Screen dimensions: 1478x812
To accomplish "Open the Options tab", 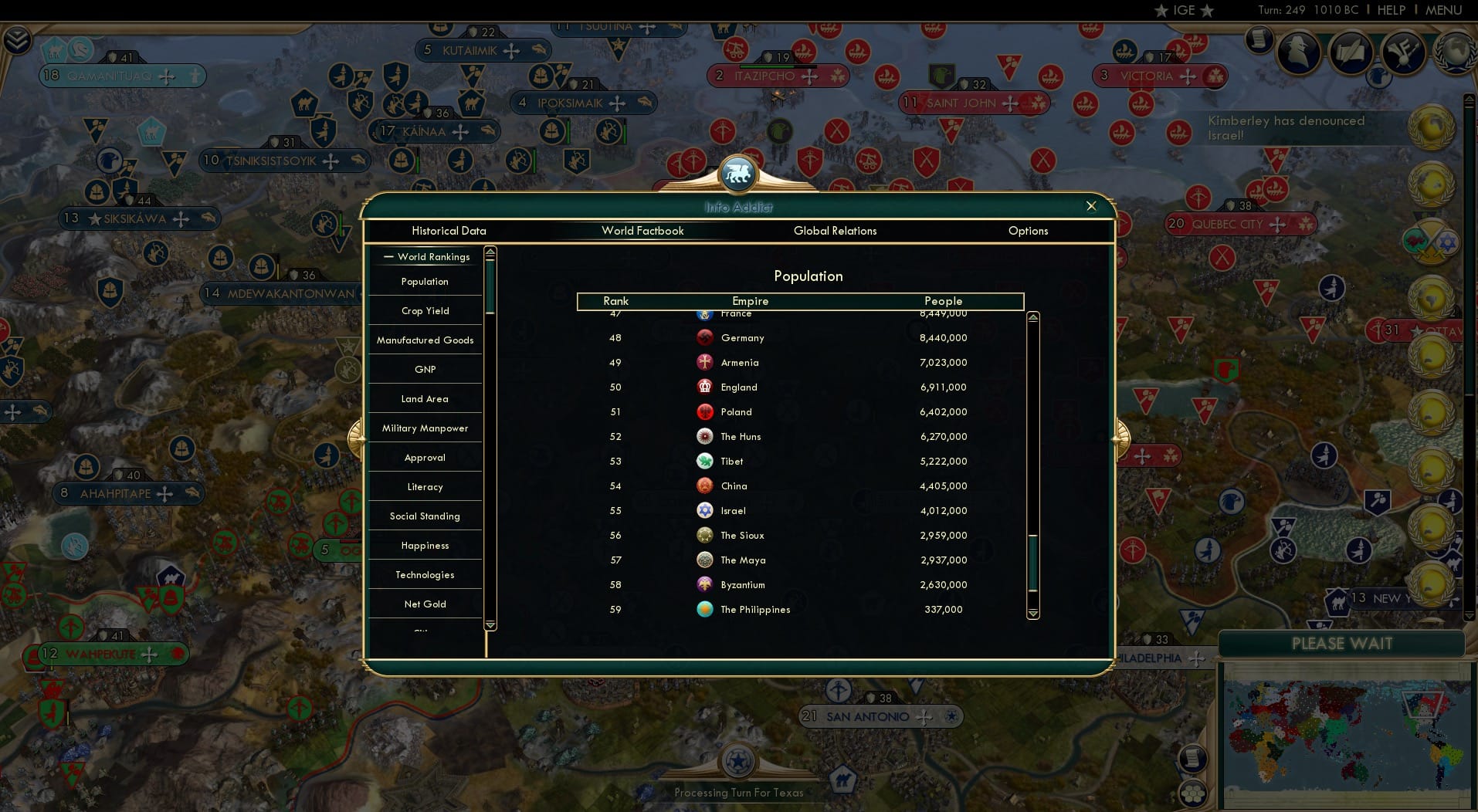I will point(1028,231).
